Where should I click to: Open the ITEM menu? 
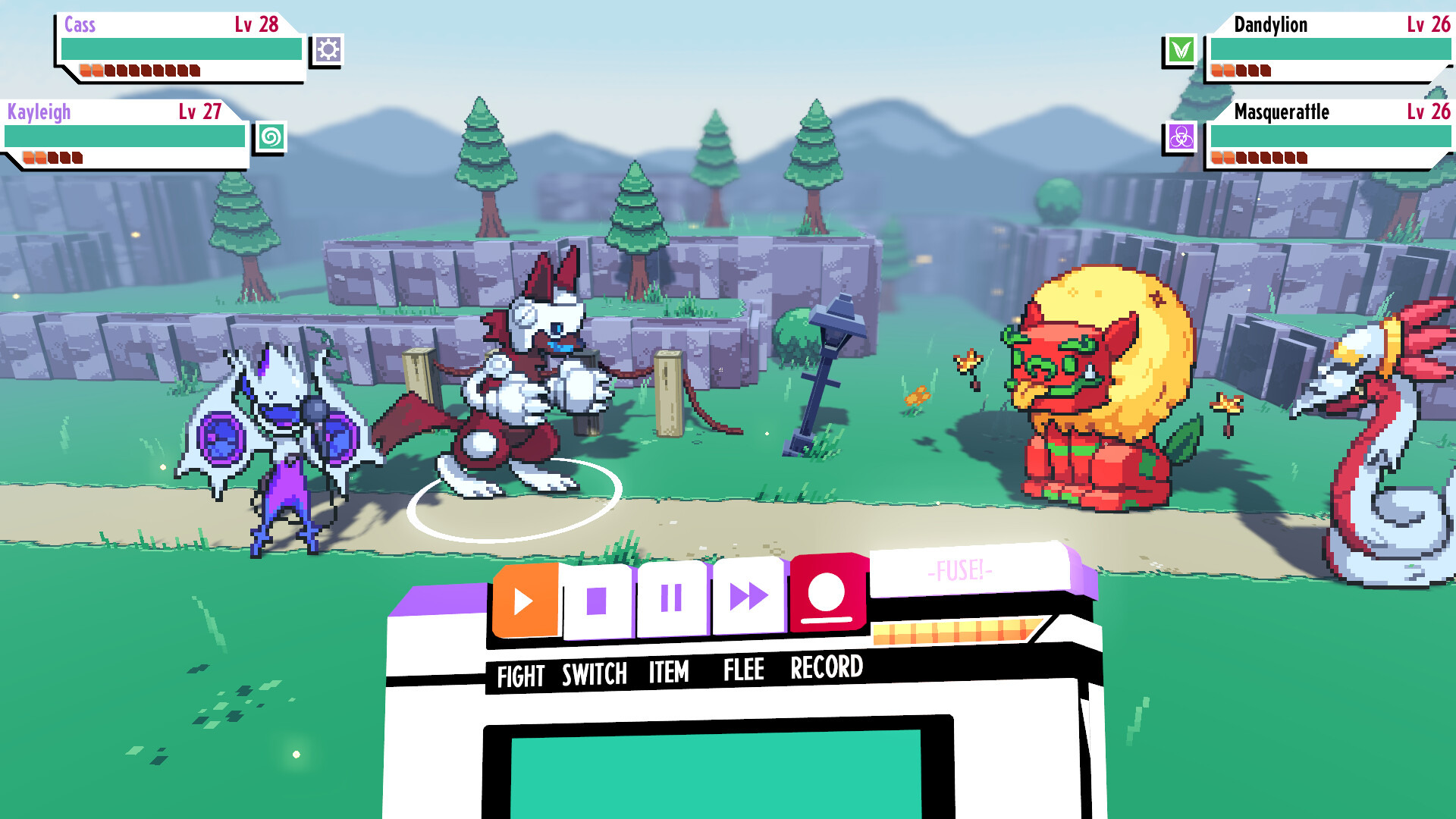click(x=667, y=670)
